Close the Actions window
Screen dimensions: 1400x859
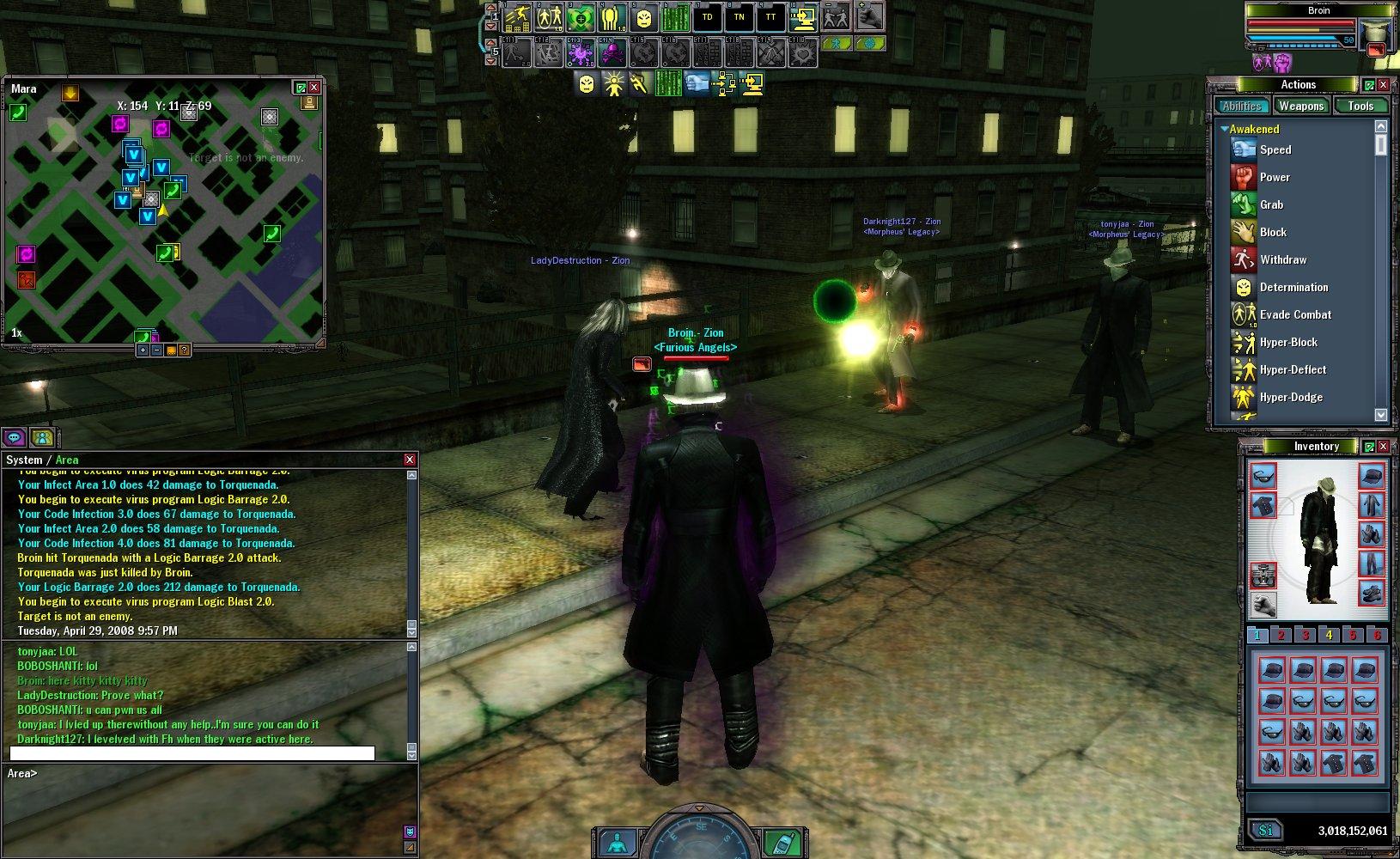pos(1383,85)
